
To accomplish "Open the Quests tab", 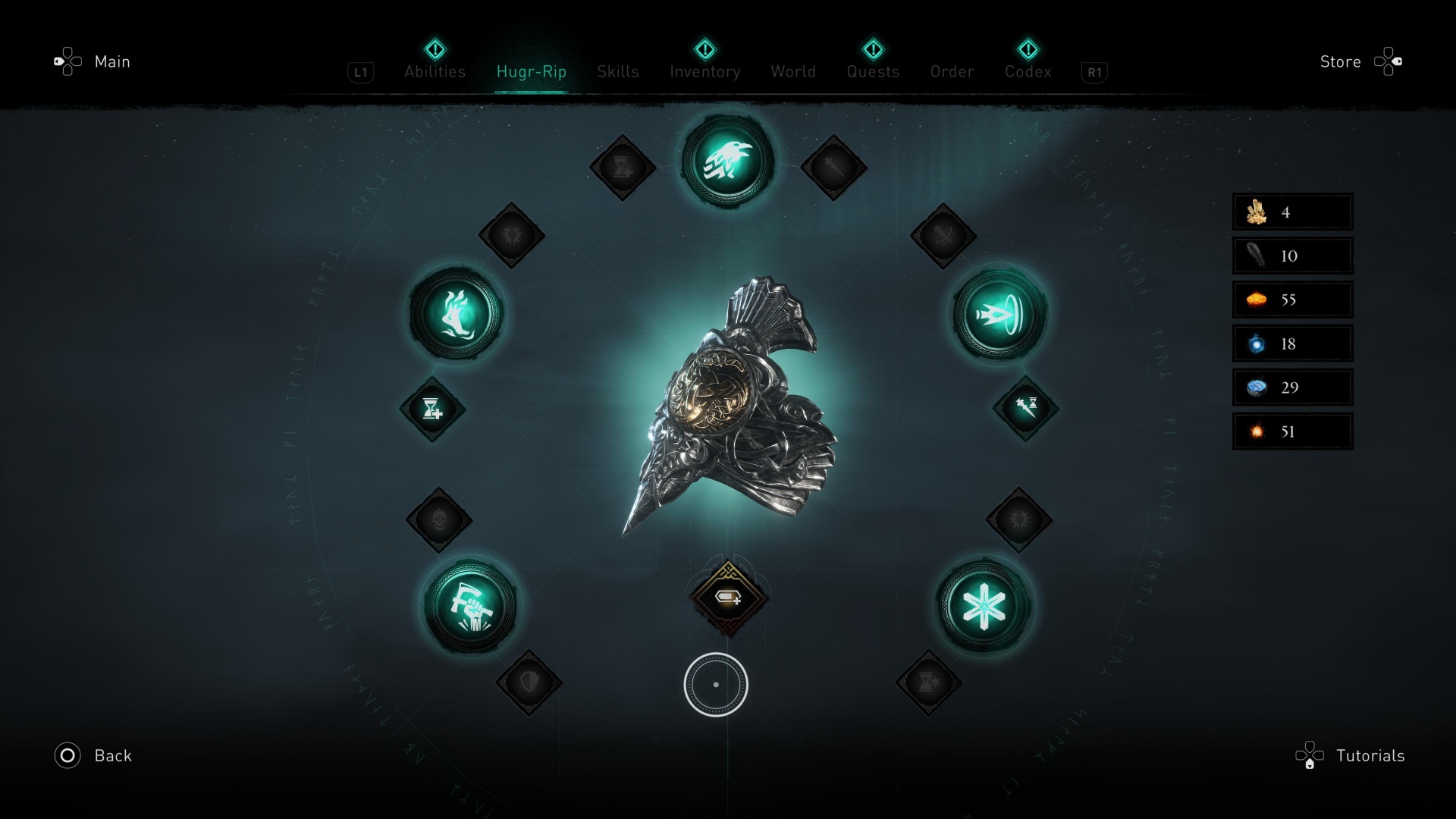I will click(x=873, y=71).
